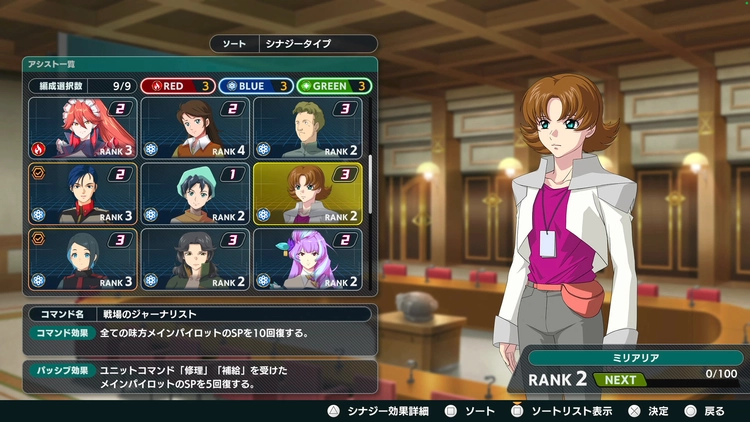Choose the black-haired man in green jacket
The width and height of the screenshot is (750, 422).
[x=196, y=259]
